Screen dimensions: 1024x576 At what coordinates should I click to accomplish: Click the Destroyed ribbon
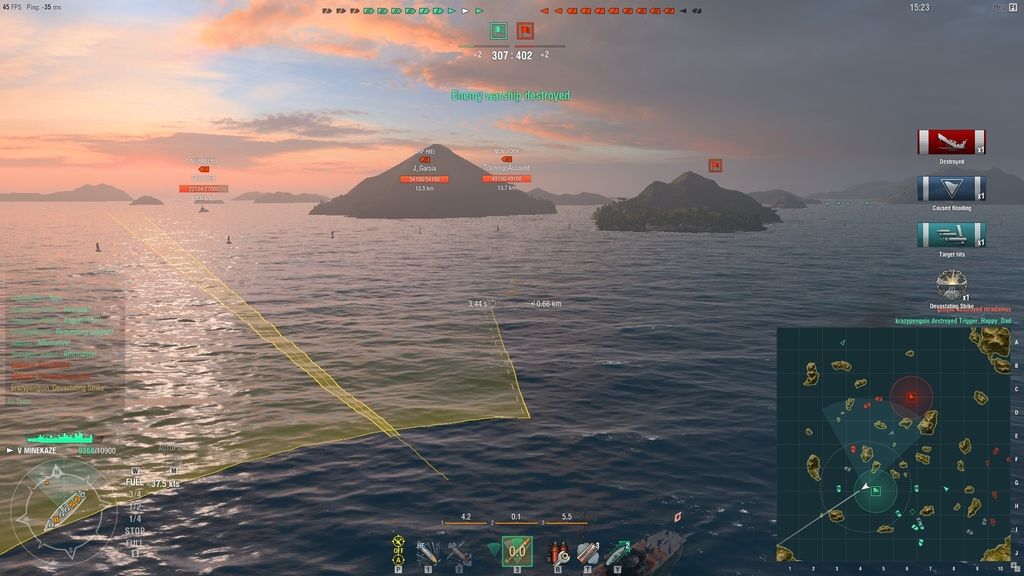(x=951, y=142)
